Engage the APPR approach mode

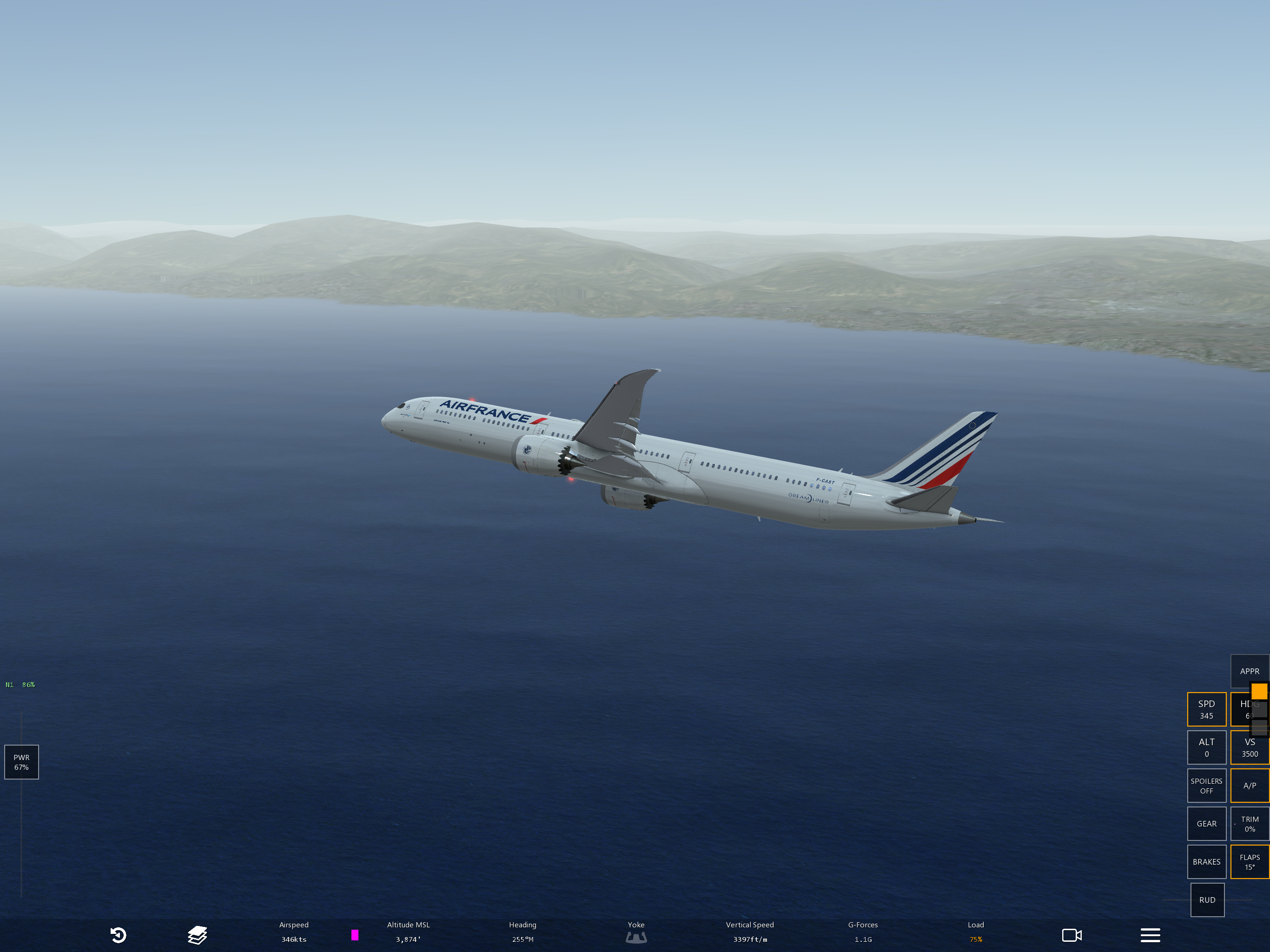pyautogui.click(x=1250, y=671)
